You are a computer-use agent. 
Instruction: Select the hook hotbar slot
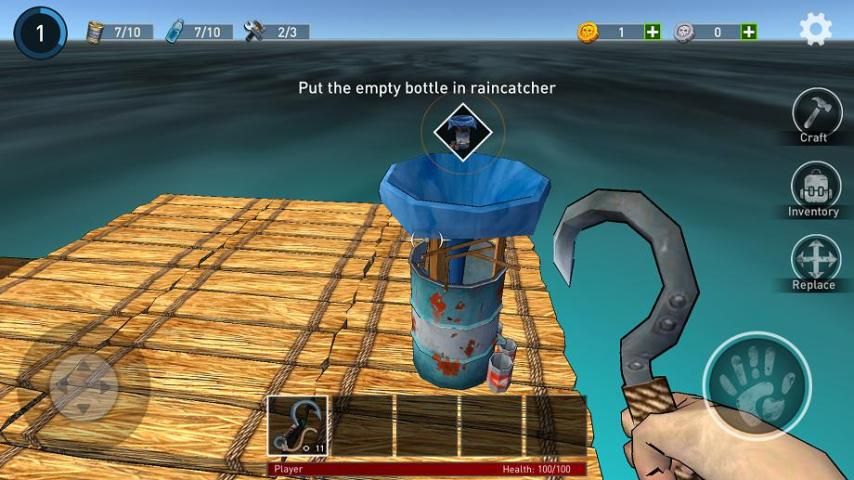click(x=298, y=425)
